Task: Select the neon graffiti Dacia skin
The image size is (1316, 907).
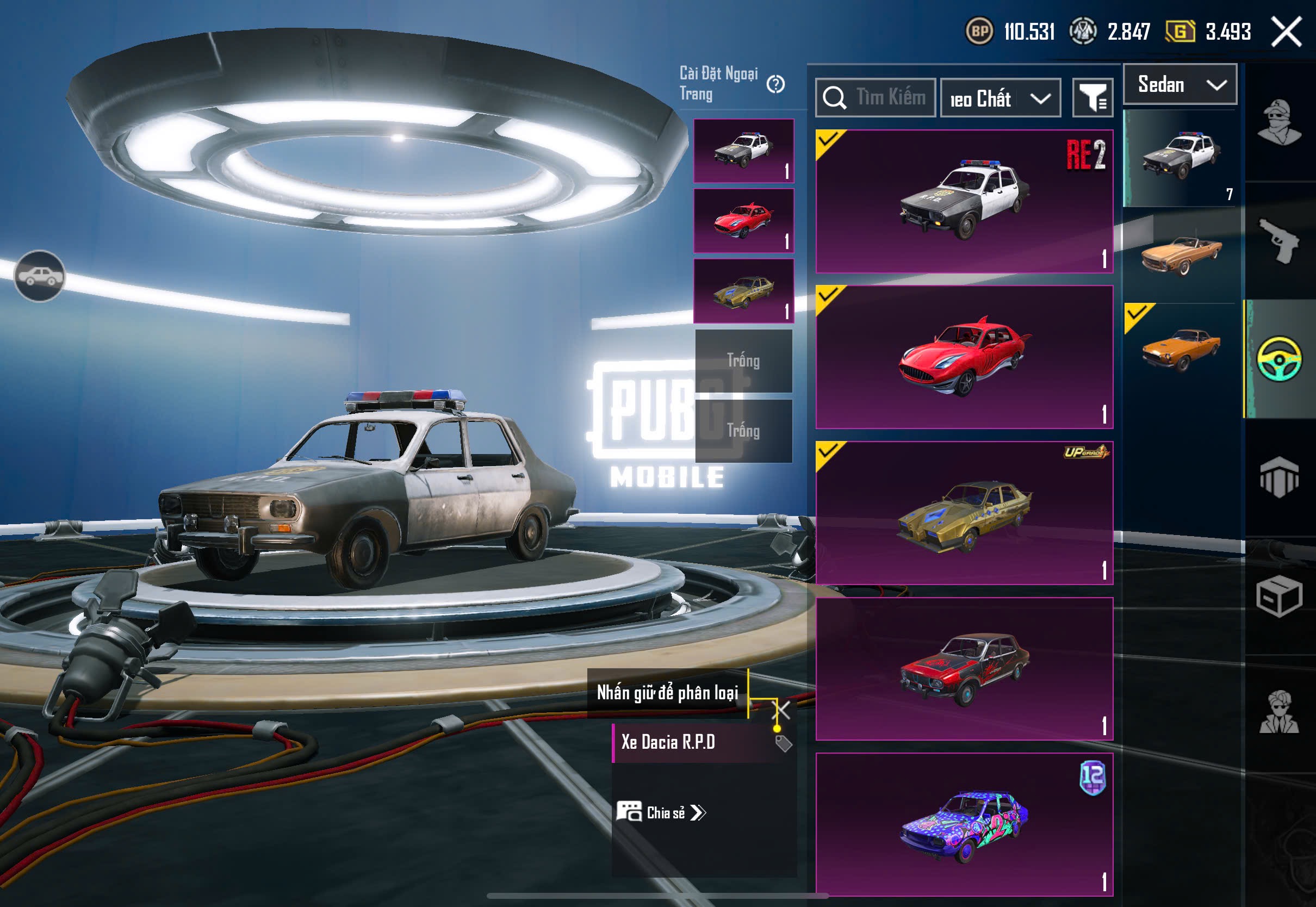Action: tap(964, 824)
